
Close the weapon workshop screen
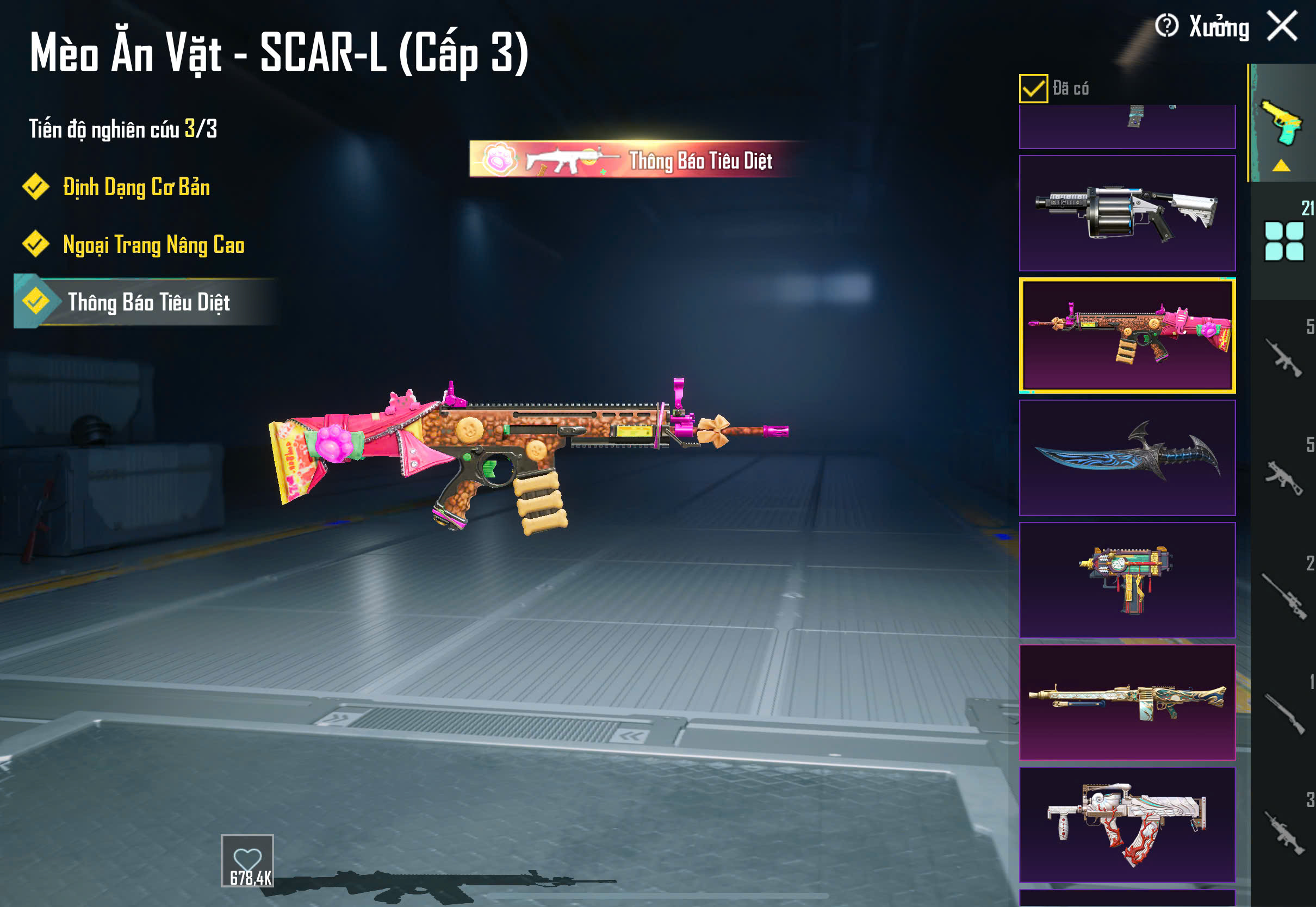[x=1282, y=26]
